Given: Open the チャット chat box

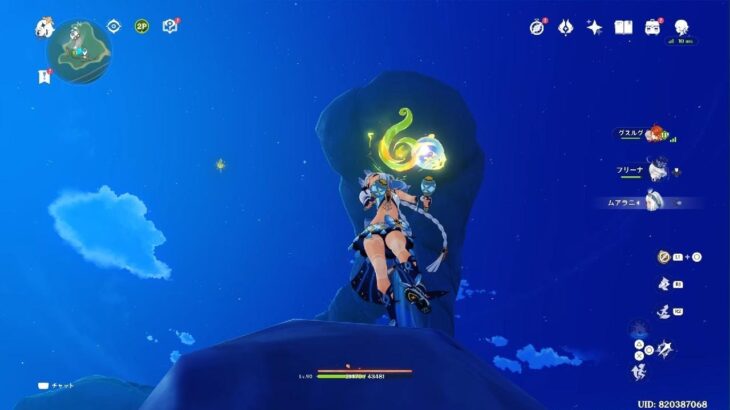Looking at the screenshot, I should 57,385.
